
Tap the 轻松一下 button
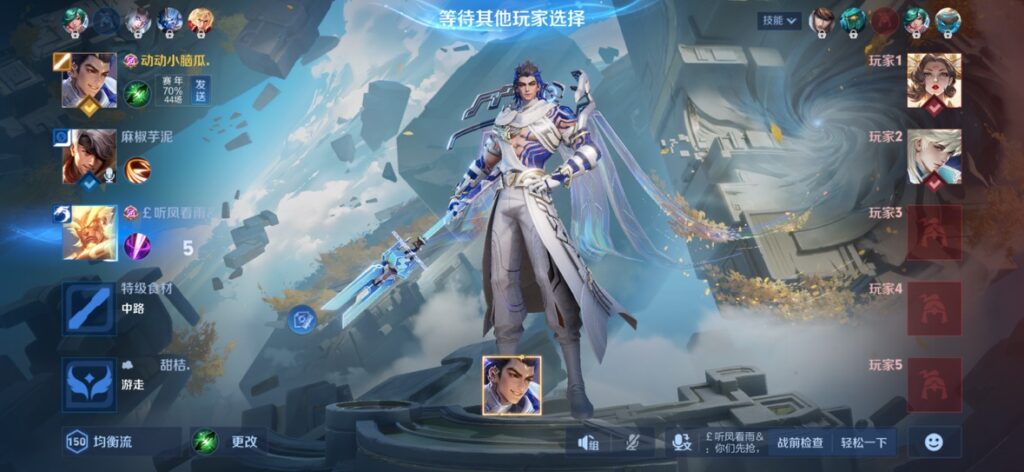(x=863, y=442)
